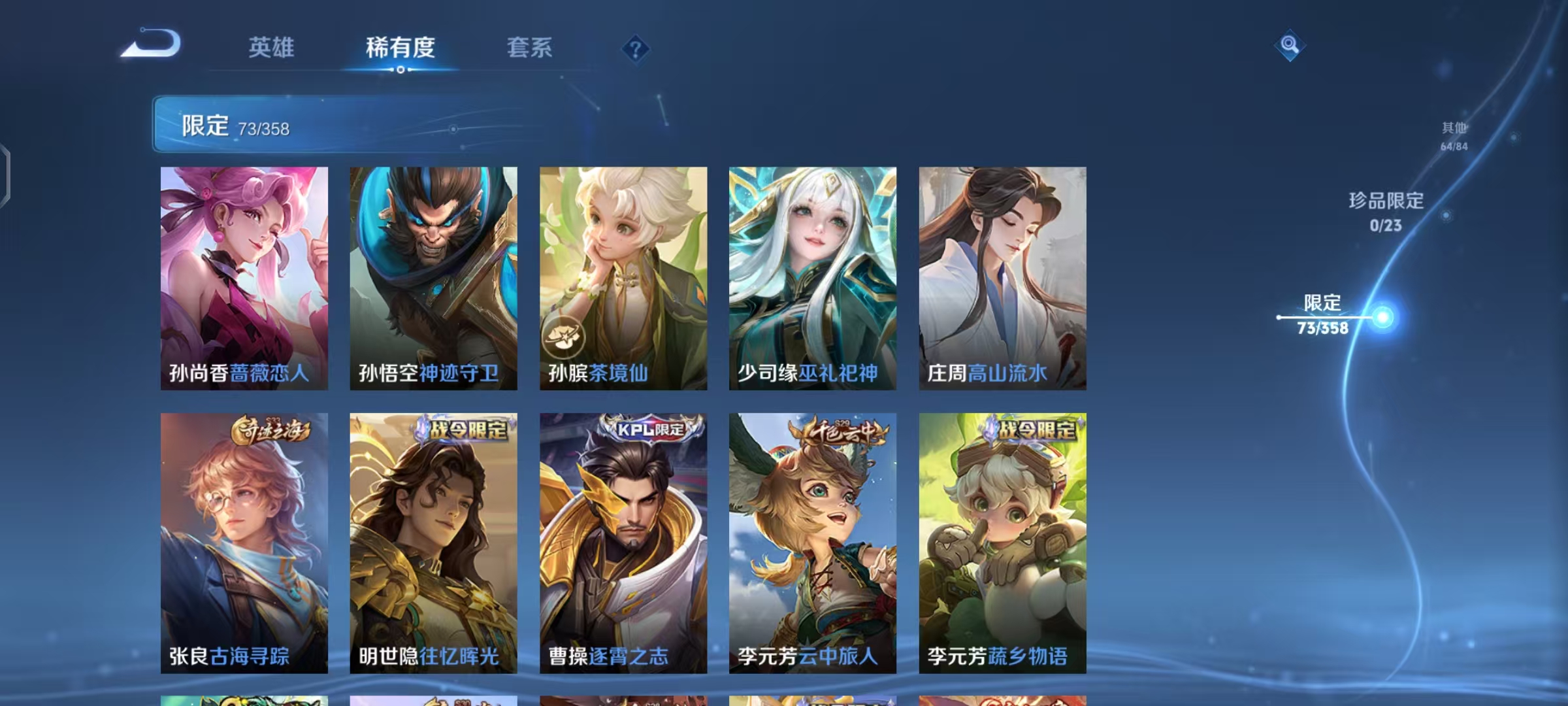
Task: Open the search function
Action: (1288, 47)
